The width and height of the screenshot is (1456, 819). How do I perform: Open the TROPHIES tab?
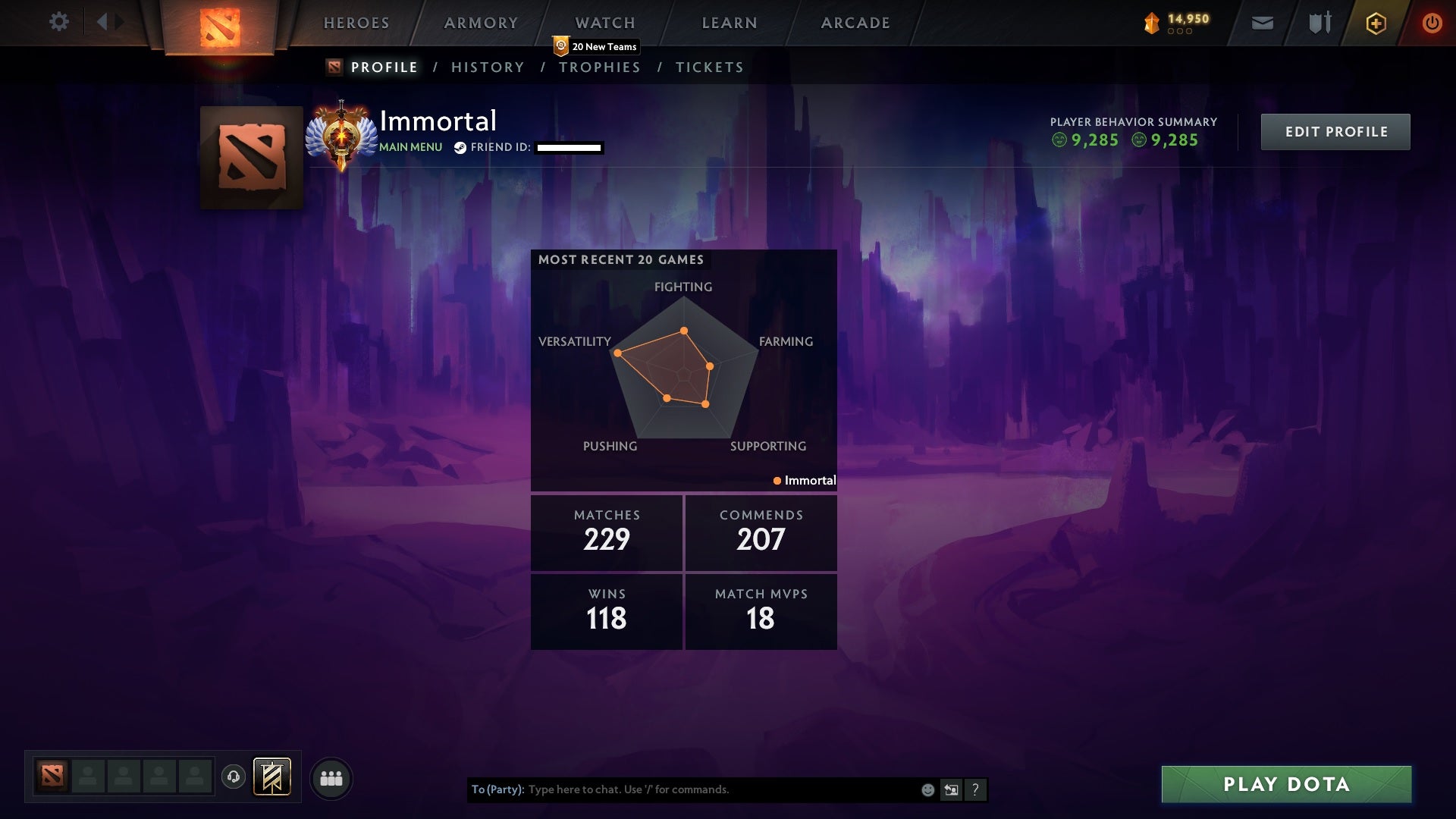(x=600, y=67)
